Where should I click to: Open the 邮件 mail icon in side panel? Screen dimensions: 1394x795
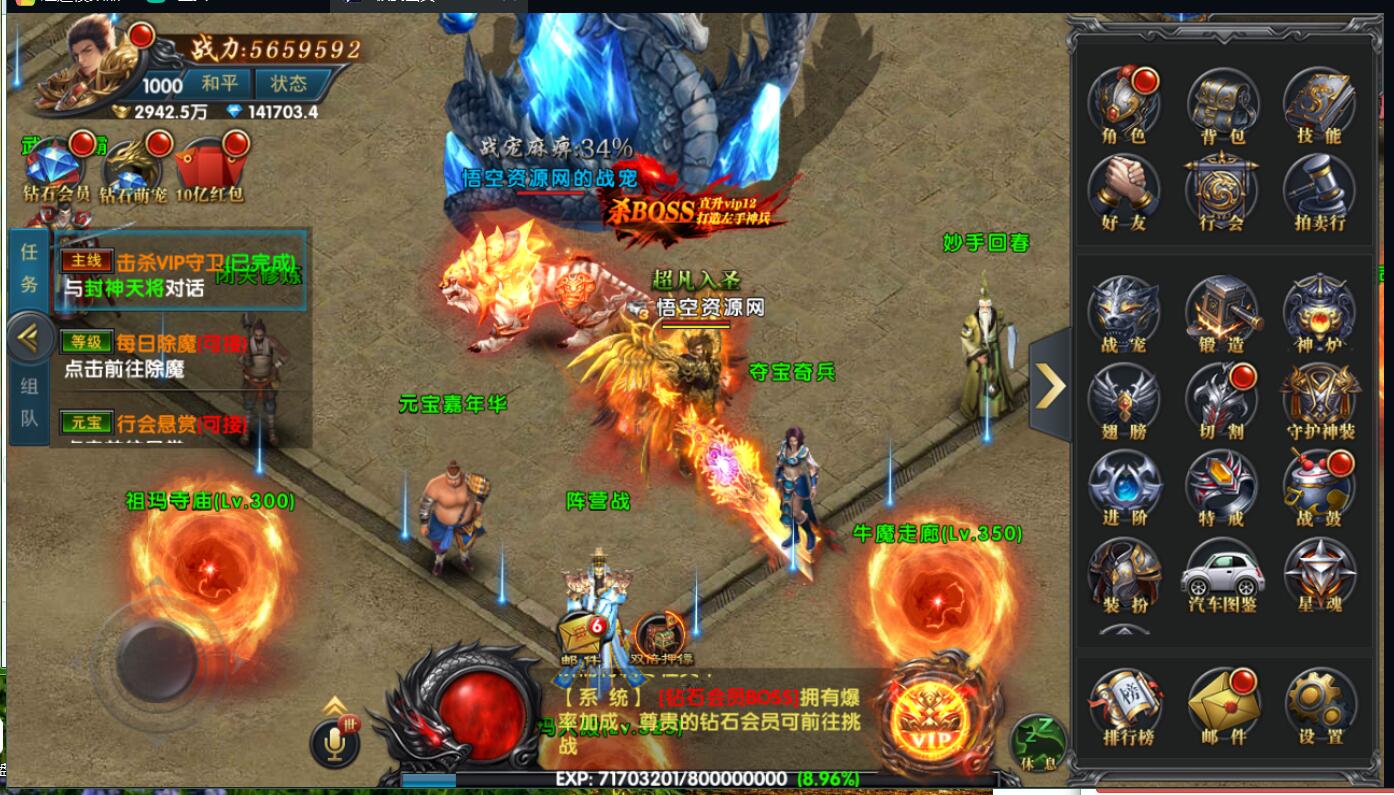[x=1222, y=704]
